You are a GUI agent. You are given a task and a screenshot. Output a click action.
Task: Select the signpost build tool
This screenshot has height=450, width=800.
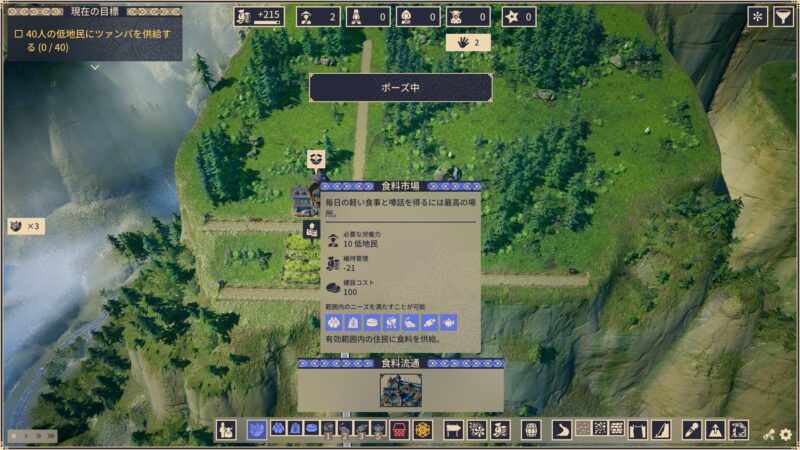[453, 430]
